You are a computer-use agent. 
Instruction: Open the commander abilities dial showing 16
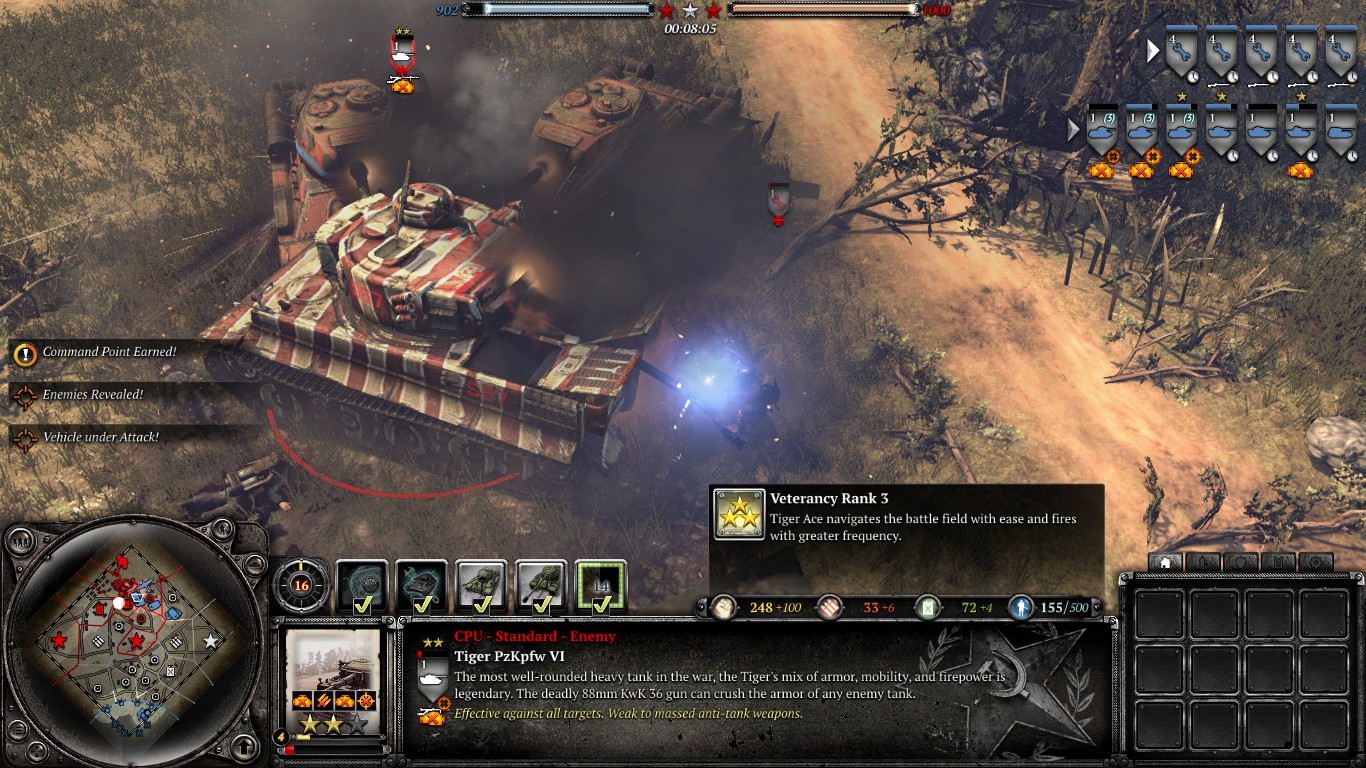(299, 585)
